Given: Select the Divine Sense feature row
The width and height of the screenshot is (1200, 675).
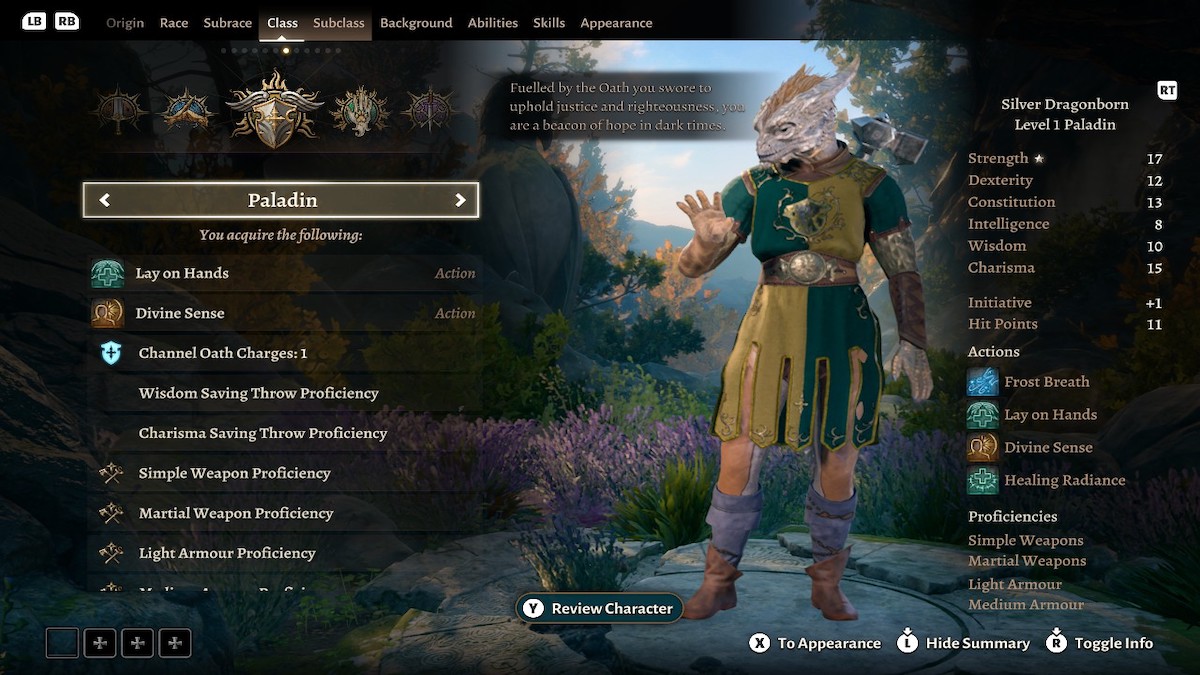Looking at the screenshot, I should pyautogui.click(x=283, y=313).
